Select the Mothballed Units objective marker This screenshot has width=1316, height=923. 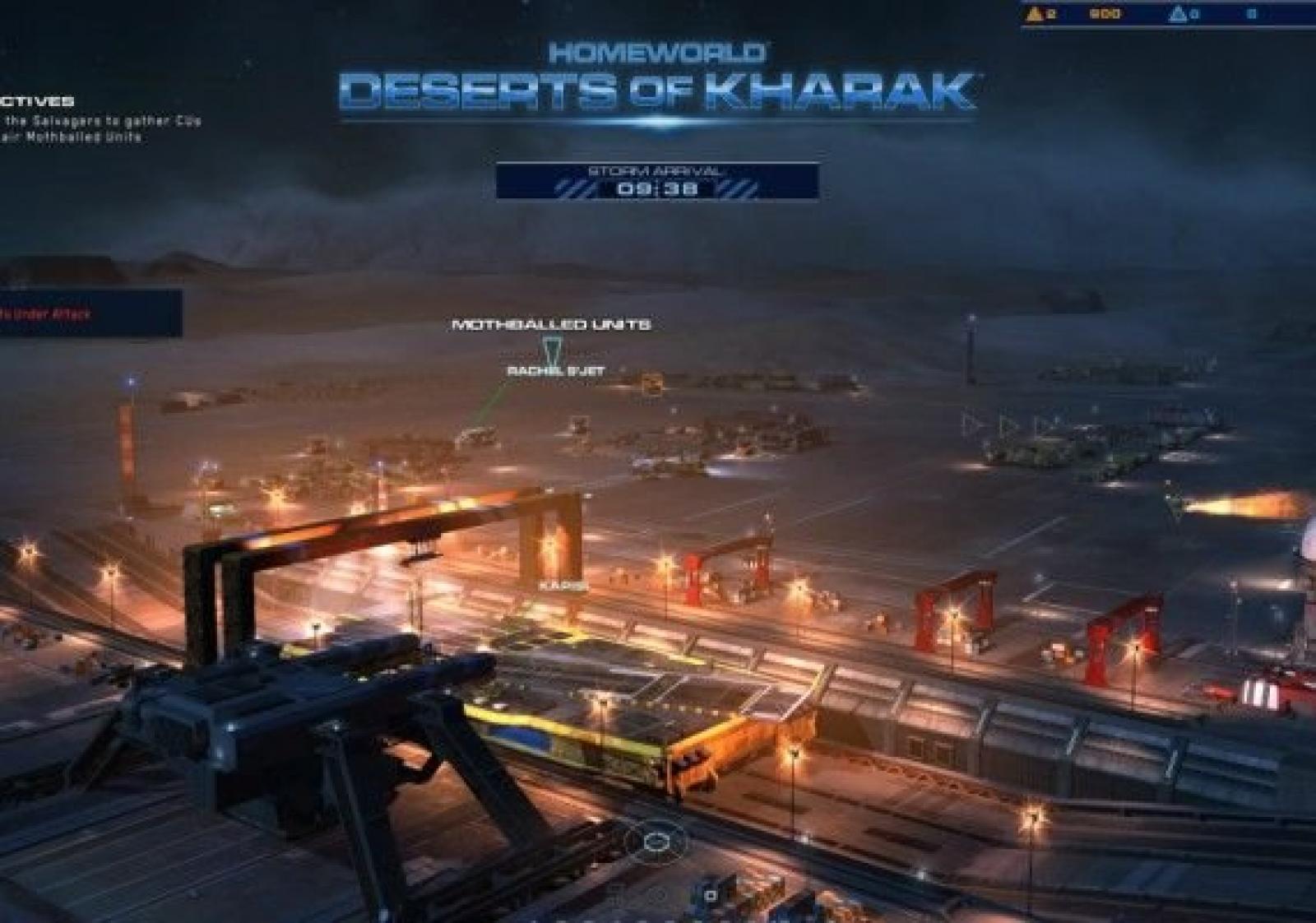551,325
